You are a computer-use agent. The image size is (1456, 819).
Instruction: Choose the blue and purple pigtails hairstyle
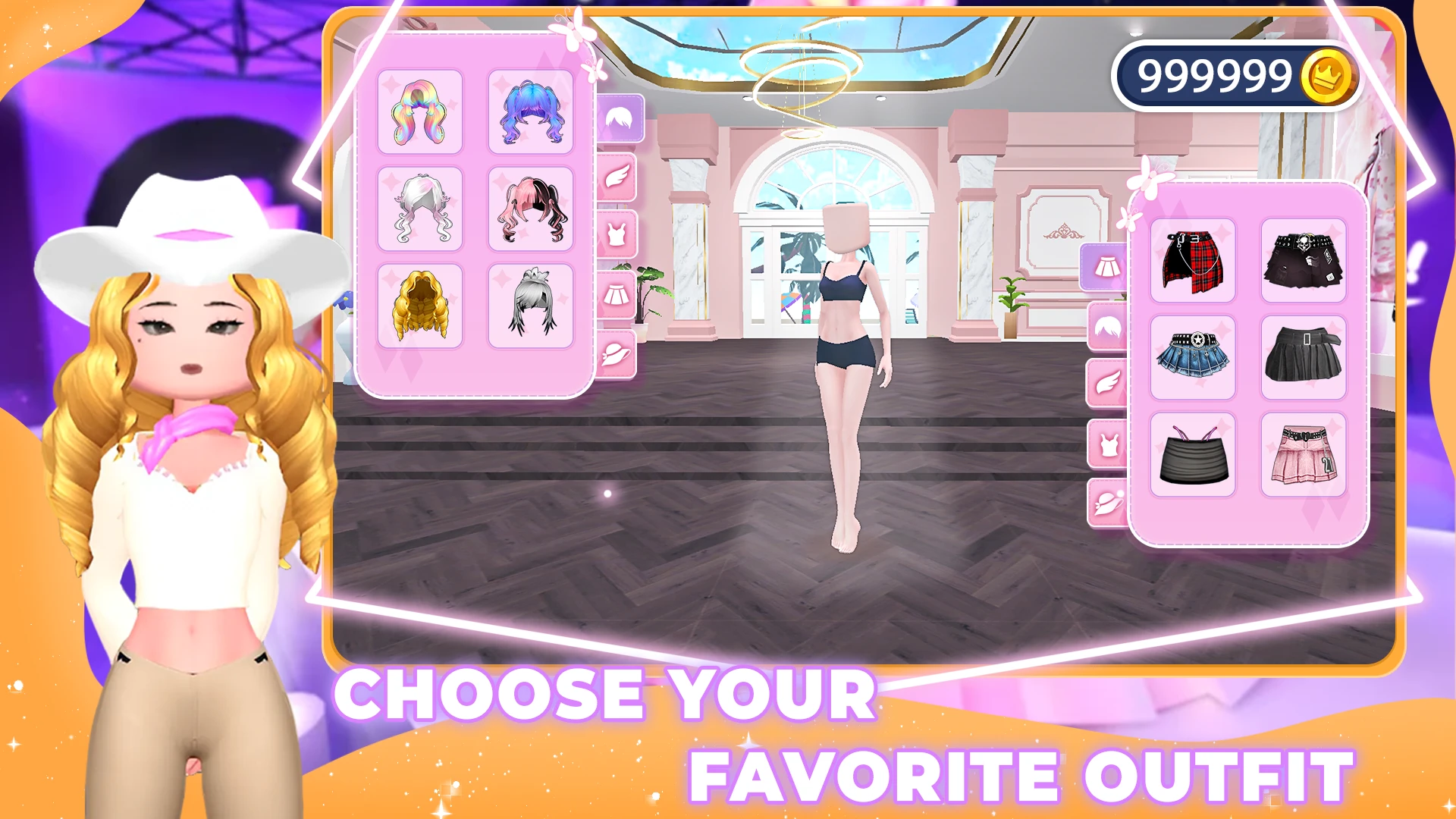(x=531, y=112)
